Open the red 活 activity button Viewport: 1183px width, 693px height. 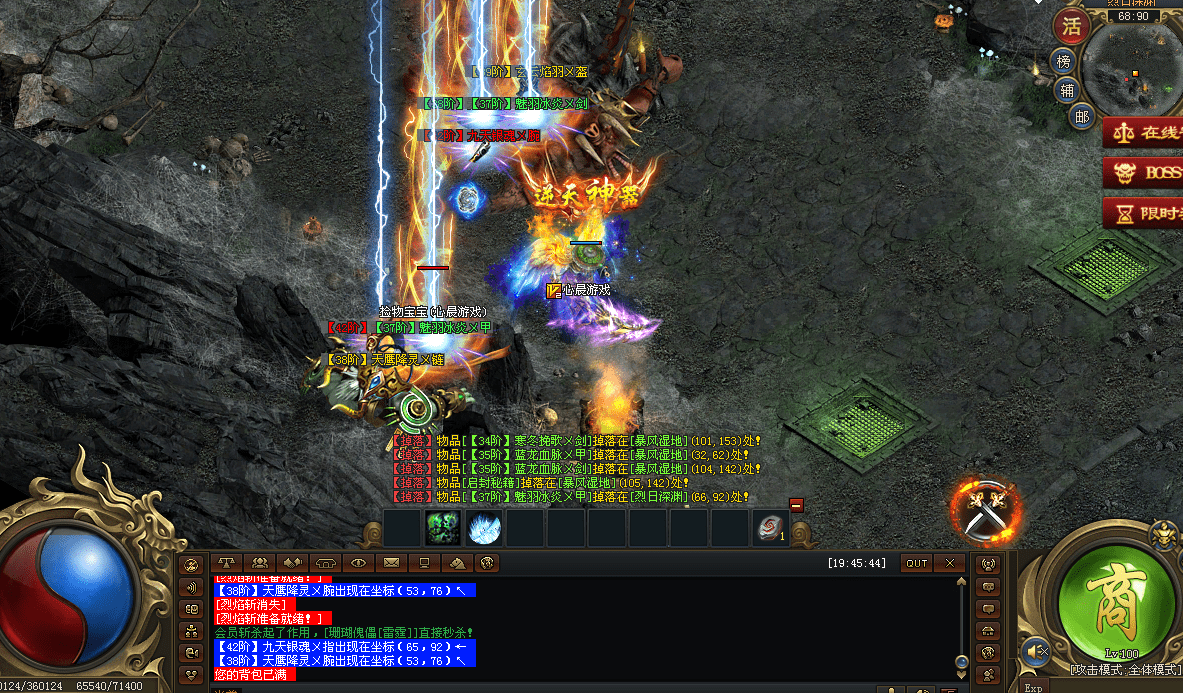1073,25
